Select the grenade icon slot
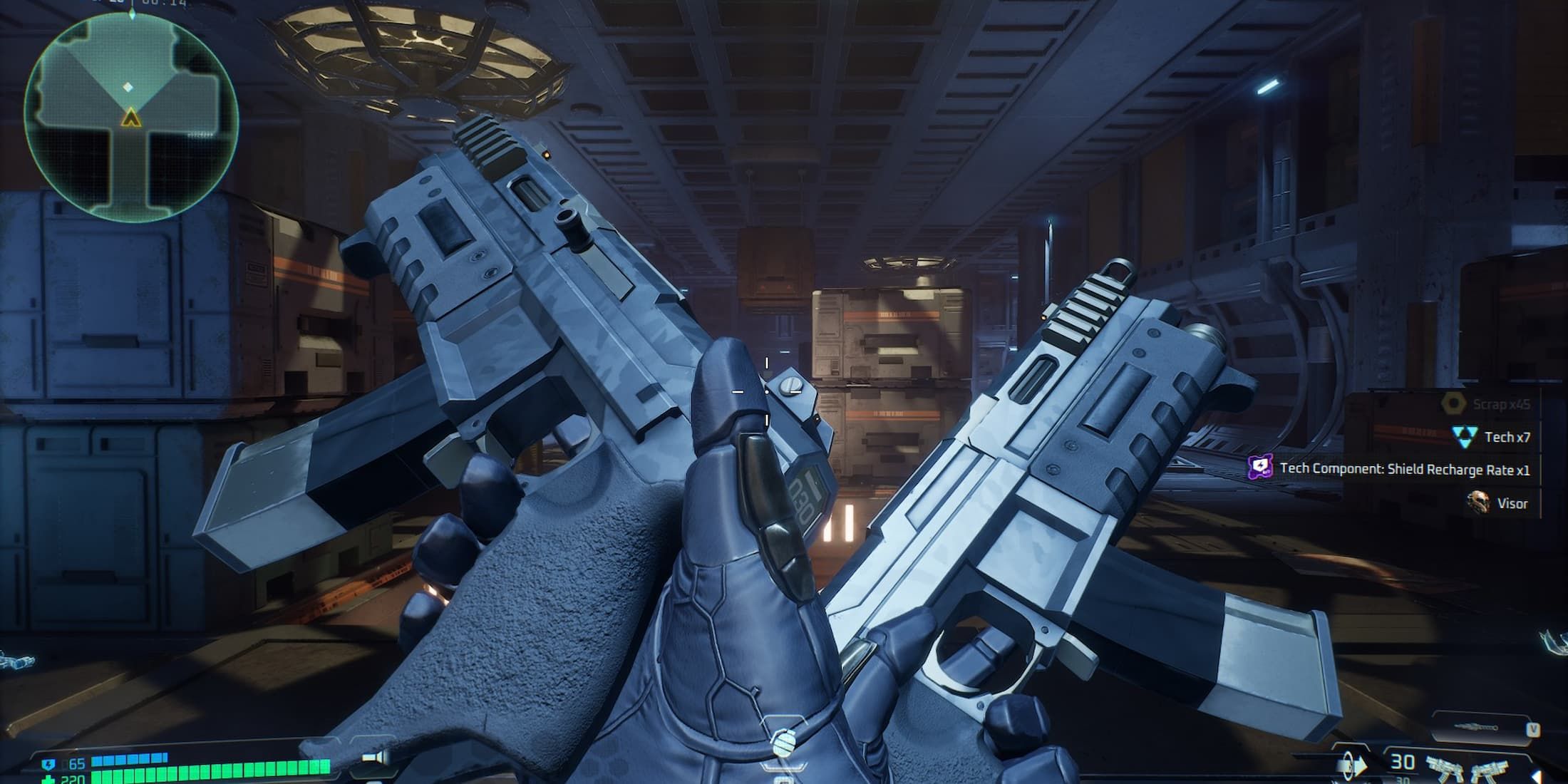Image resolution: width=1568 pixels, height=784 pixels. [x=783, y=744]
